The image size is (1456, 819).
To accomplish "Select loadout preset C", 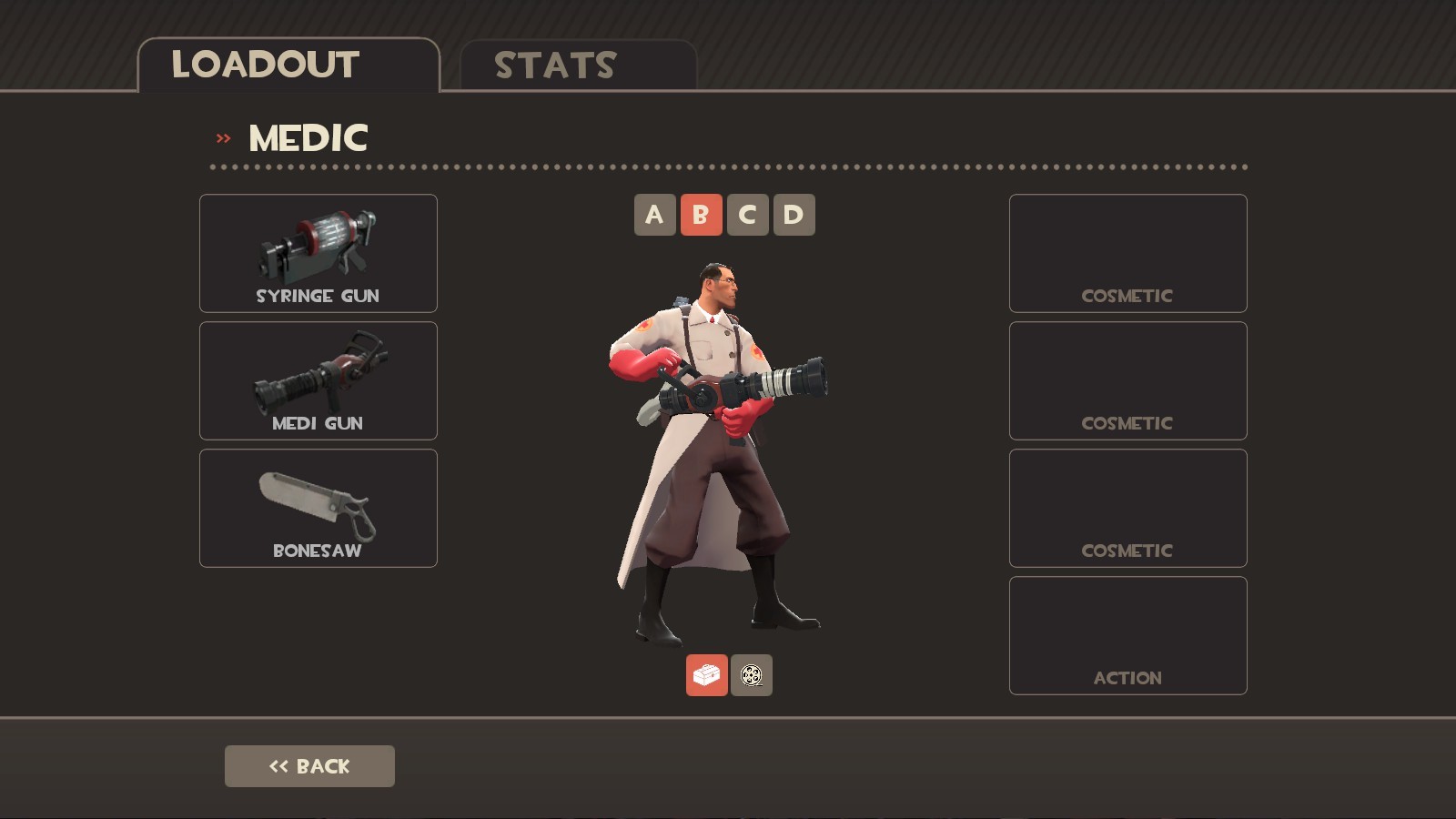I will 748,215.
